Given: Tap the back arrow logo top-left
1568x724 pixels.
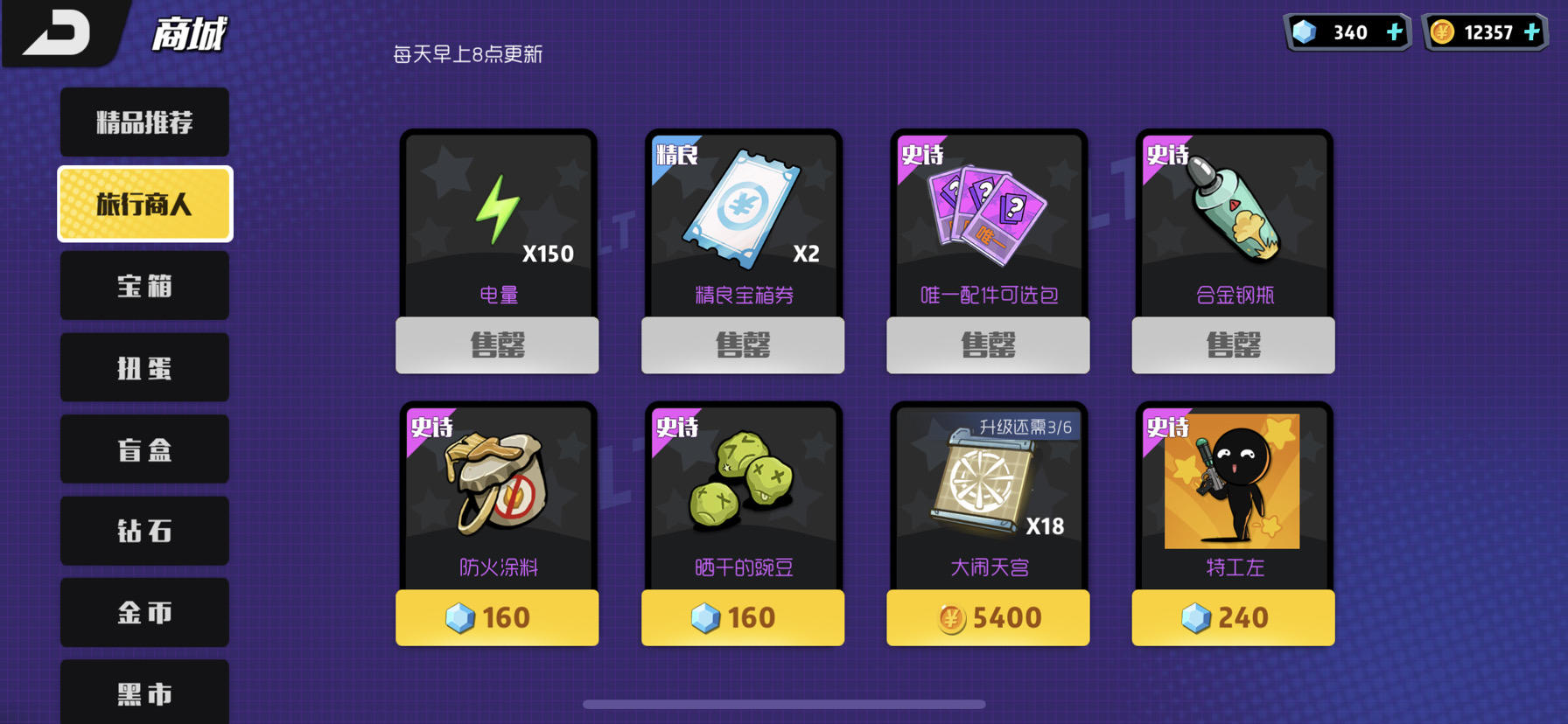Looking at the screenshot, I should (57, 31).
